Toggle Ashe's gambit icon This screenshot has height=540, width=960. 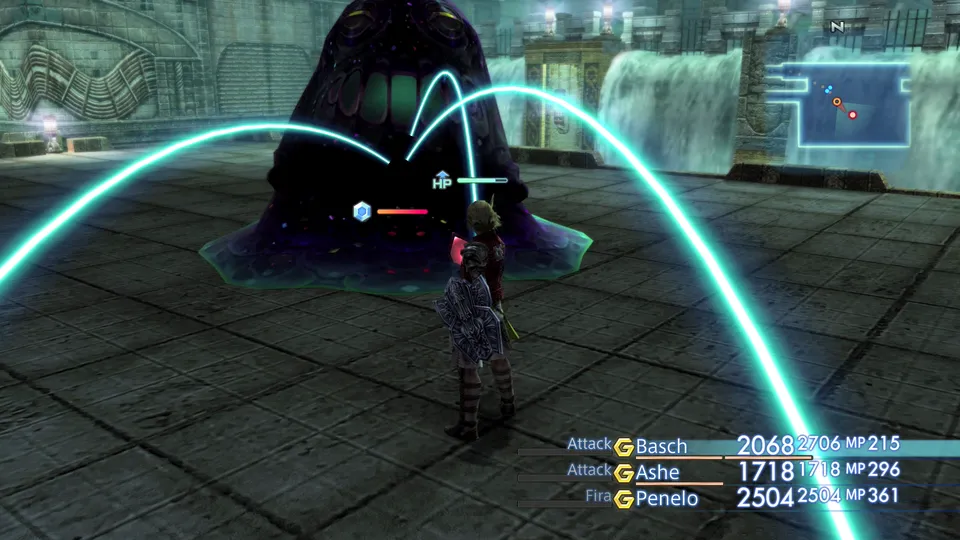625,472
